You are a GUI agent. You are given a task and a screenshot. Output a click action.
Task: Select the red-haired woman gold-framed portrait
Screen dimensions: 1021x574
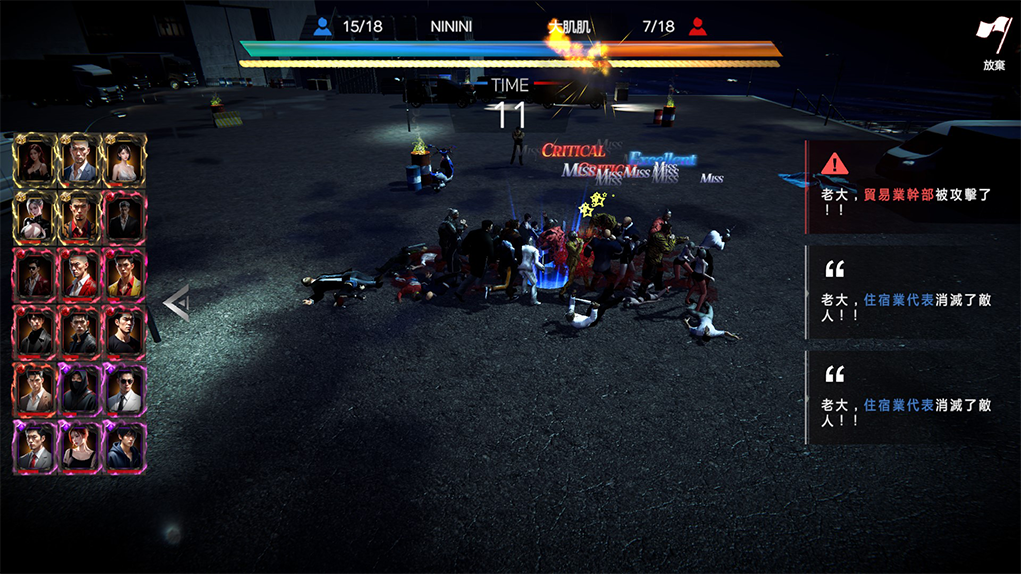click(34, 159)
